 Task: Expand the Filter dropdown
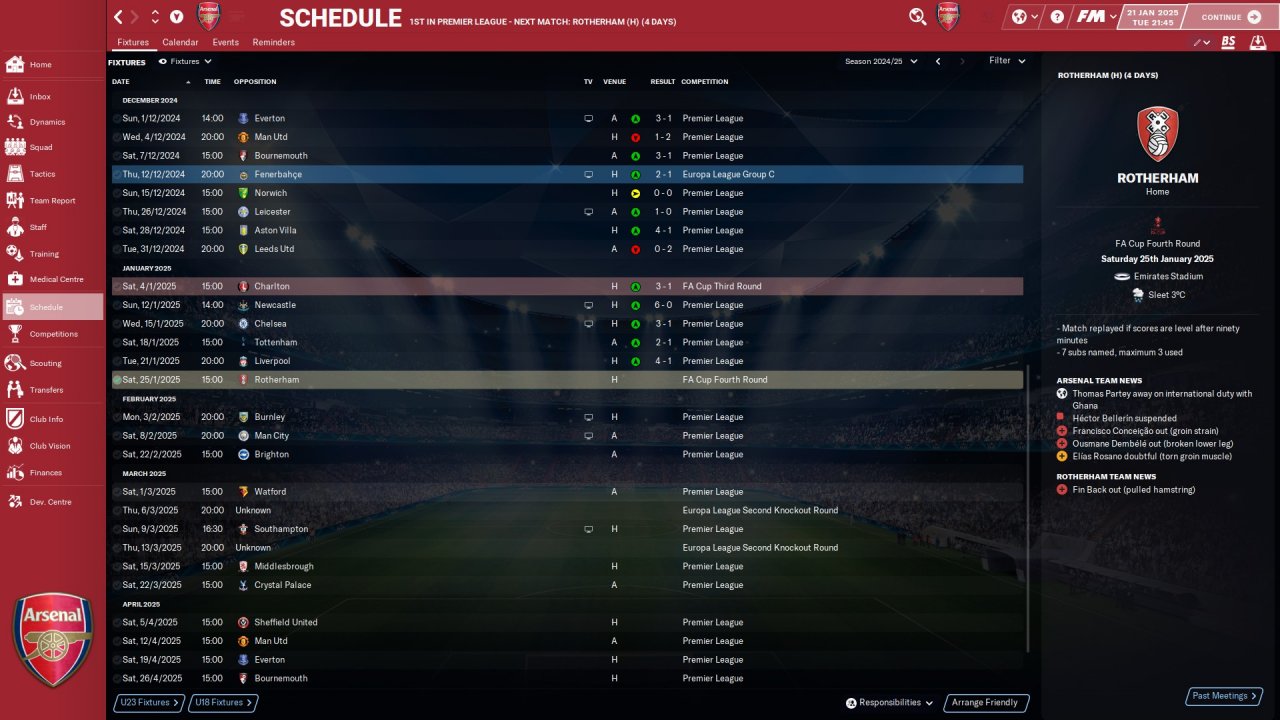pyautogui.click(x=1007, y=61)
